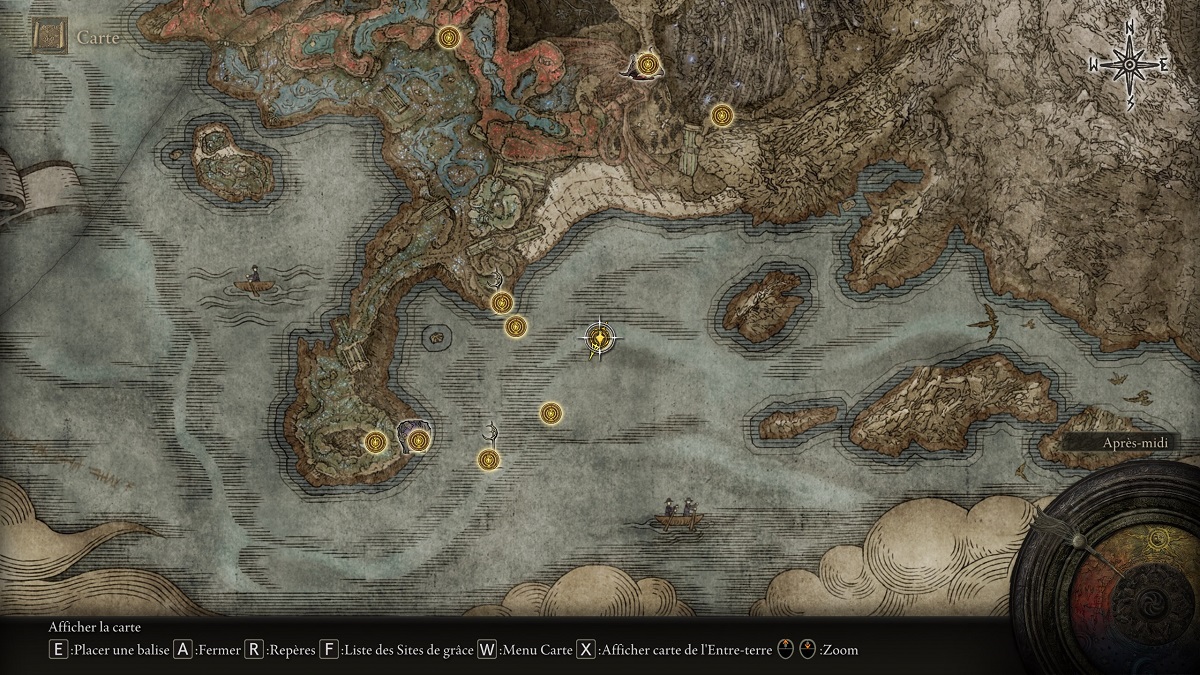Select the golden player location arrow marker
Image resolution: width=1200 pixels, height=675 pixels.
pos(598,339)
